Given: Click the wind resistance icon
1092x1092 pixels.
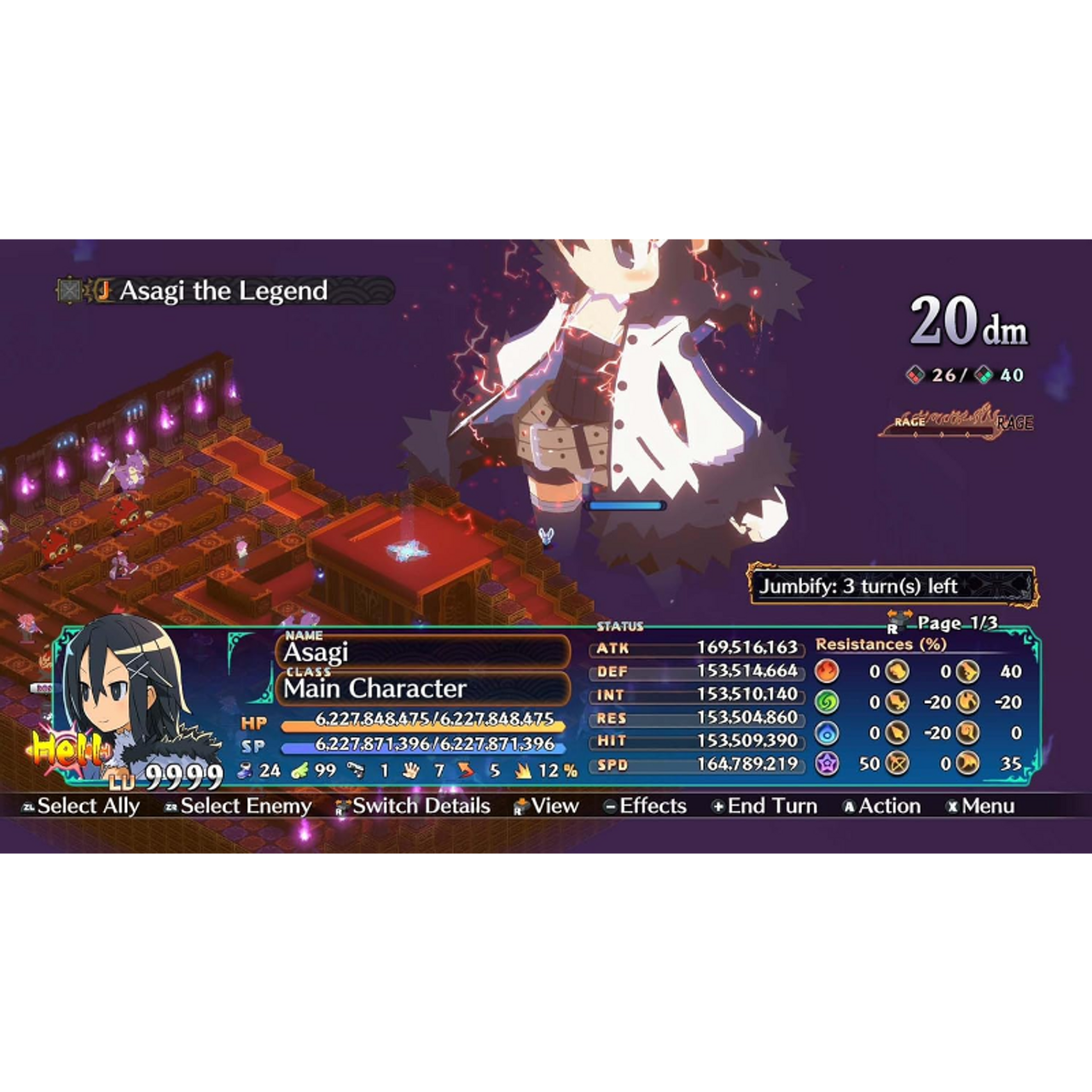Looking at the screenshot, I should [827, 702].
